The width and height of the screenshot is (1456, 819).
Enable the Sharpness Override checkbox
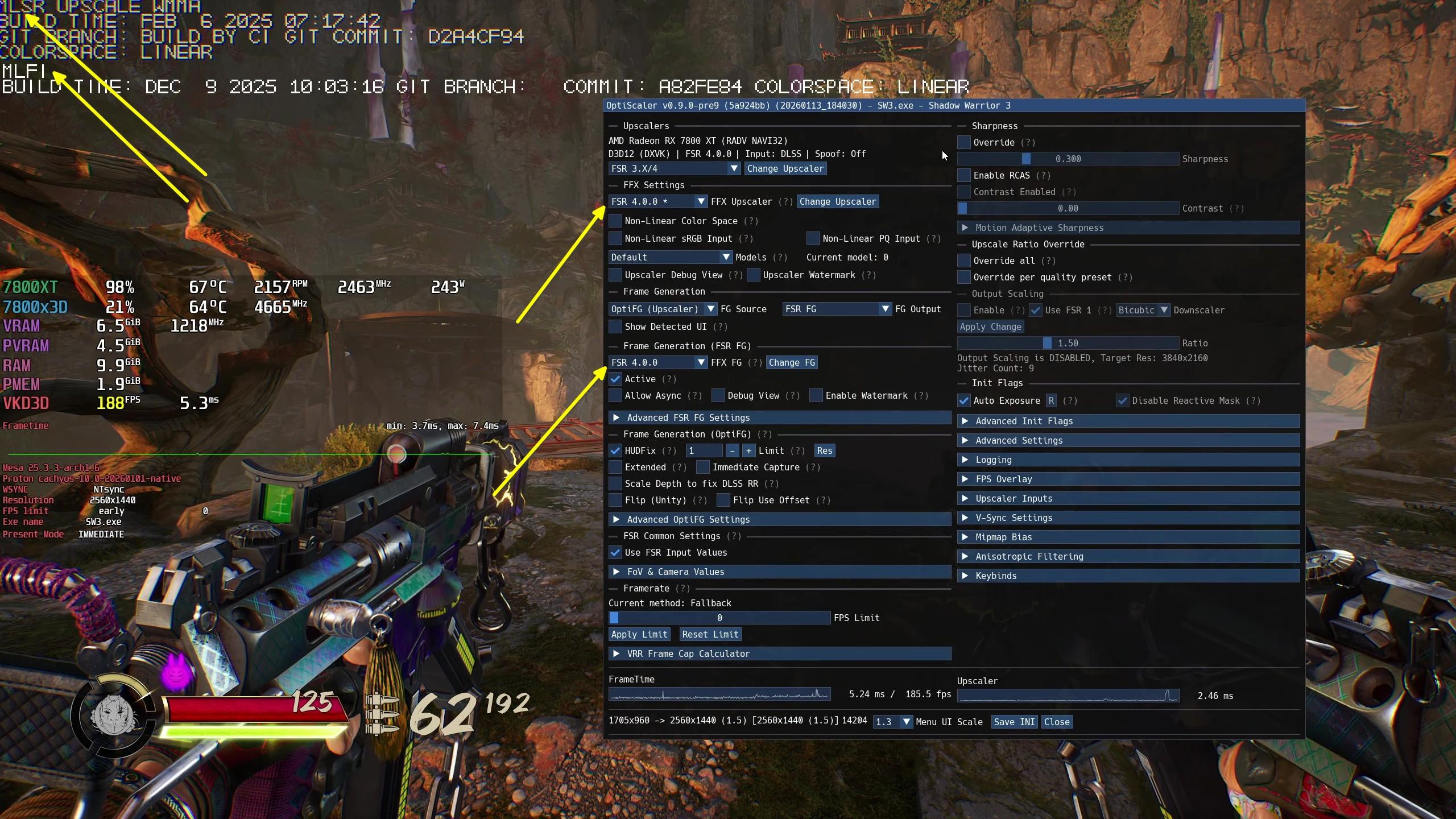tap(964, 143)
